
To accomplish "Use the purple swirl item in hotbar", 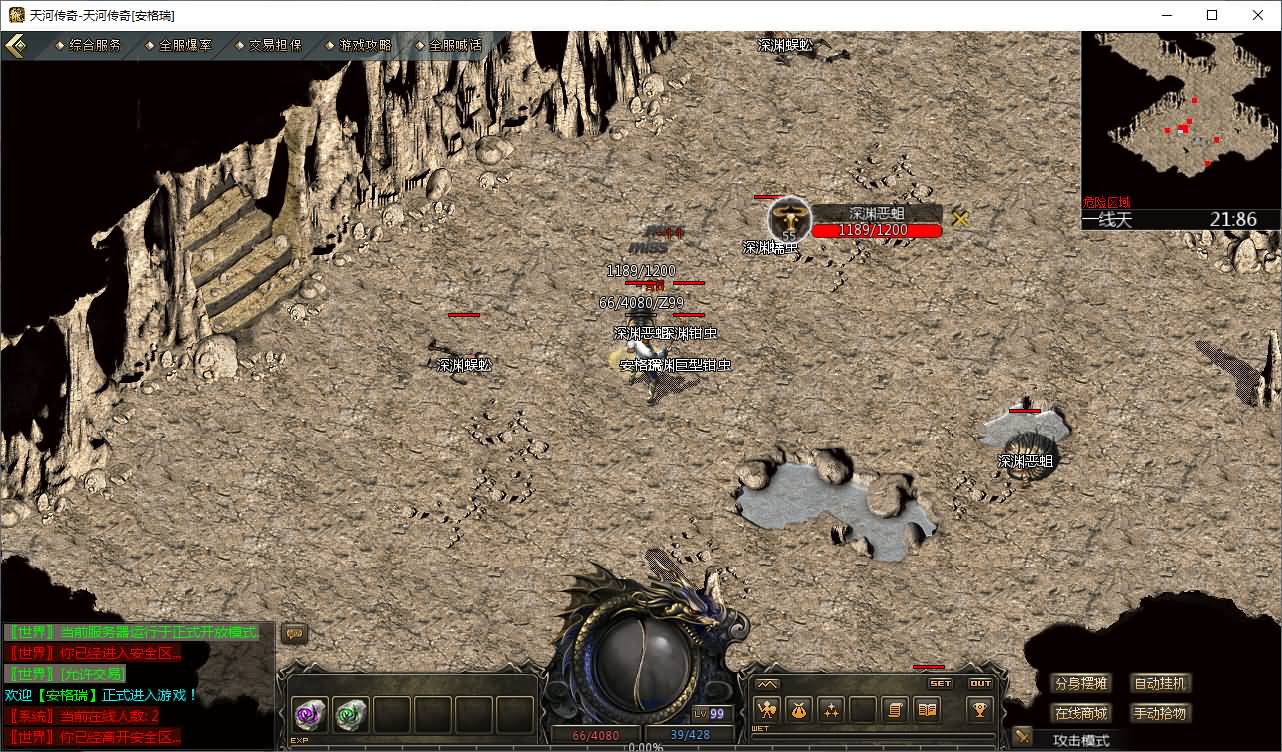I will click(310, 714).
